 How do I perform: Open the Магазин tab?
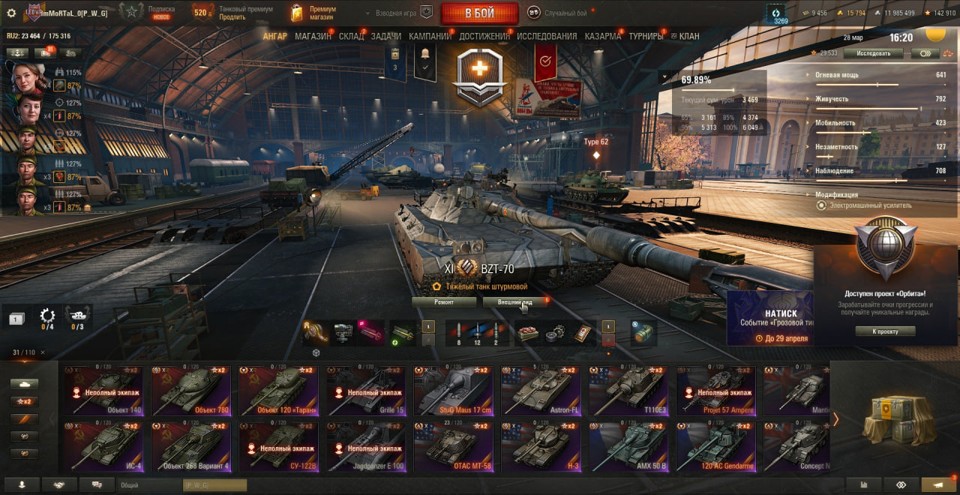click(313, 35)
